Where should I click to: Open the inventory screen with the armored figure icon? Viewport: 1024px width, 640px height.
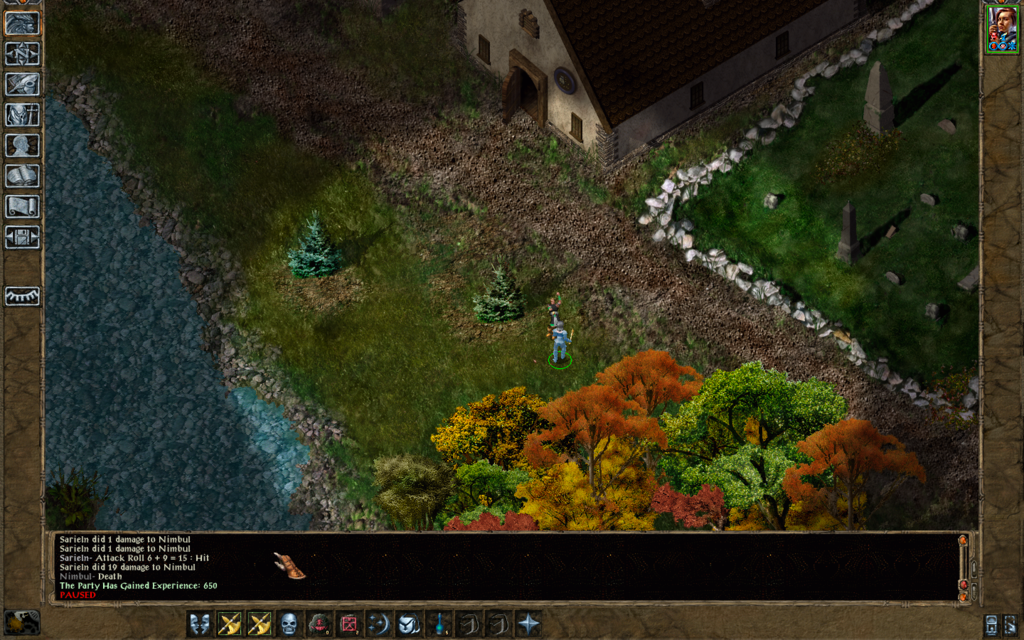click(22, 115)
